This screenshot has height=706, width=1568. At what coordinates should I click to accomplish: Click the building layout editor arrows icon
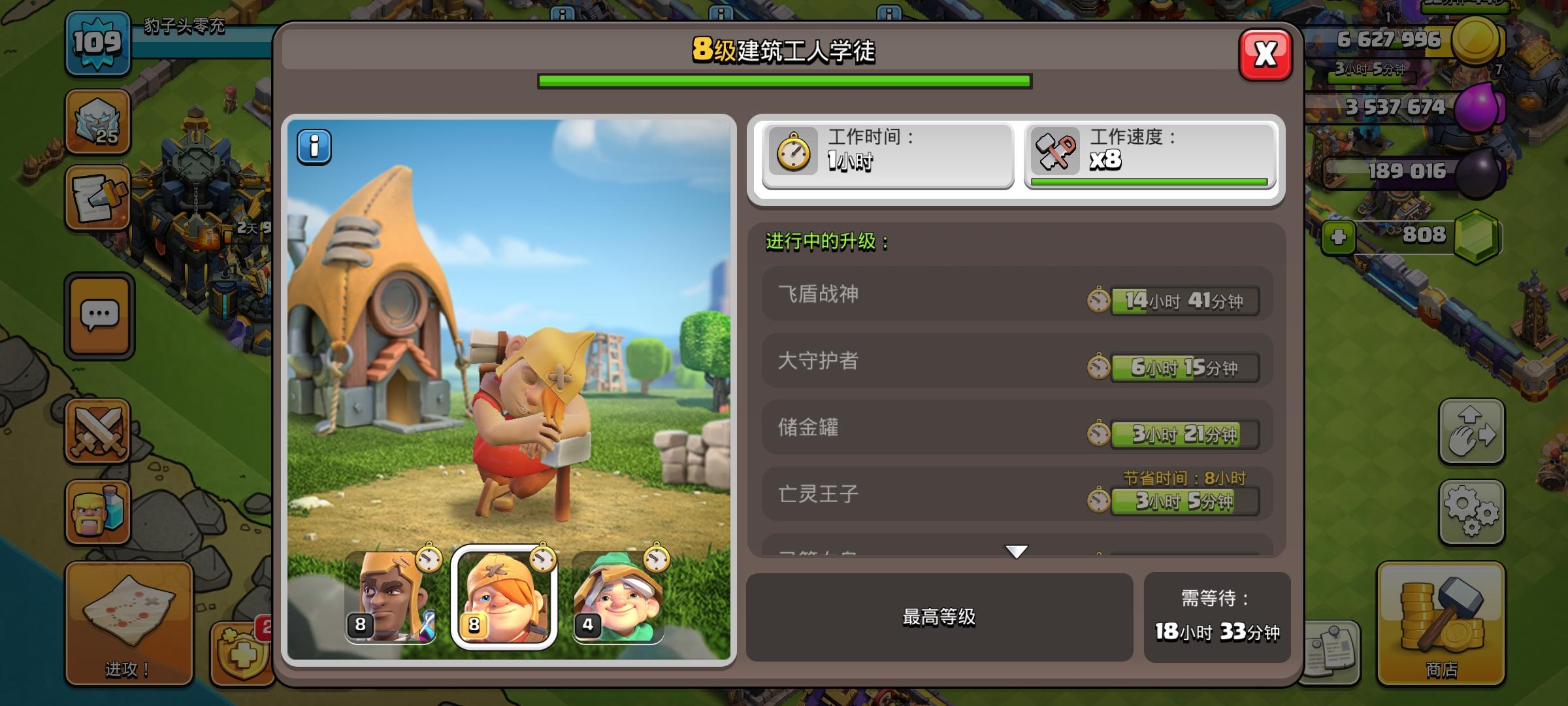1472,428
